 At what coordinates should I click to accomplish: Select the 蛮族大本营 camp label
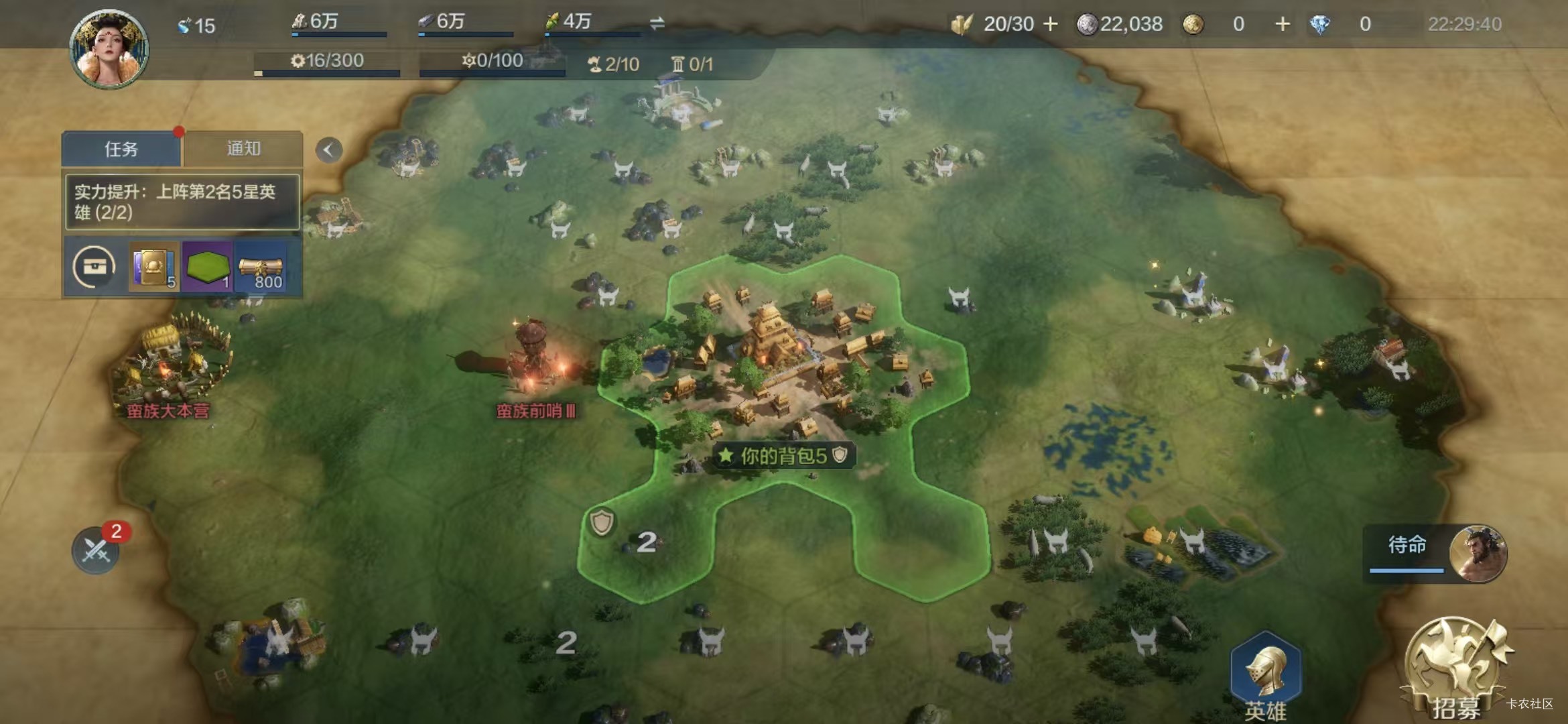(168, 411)
